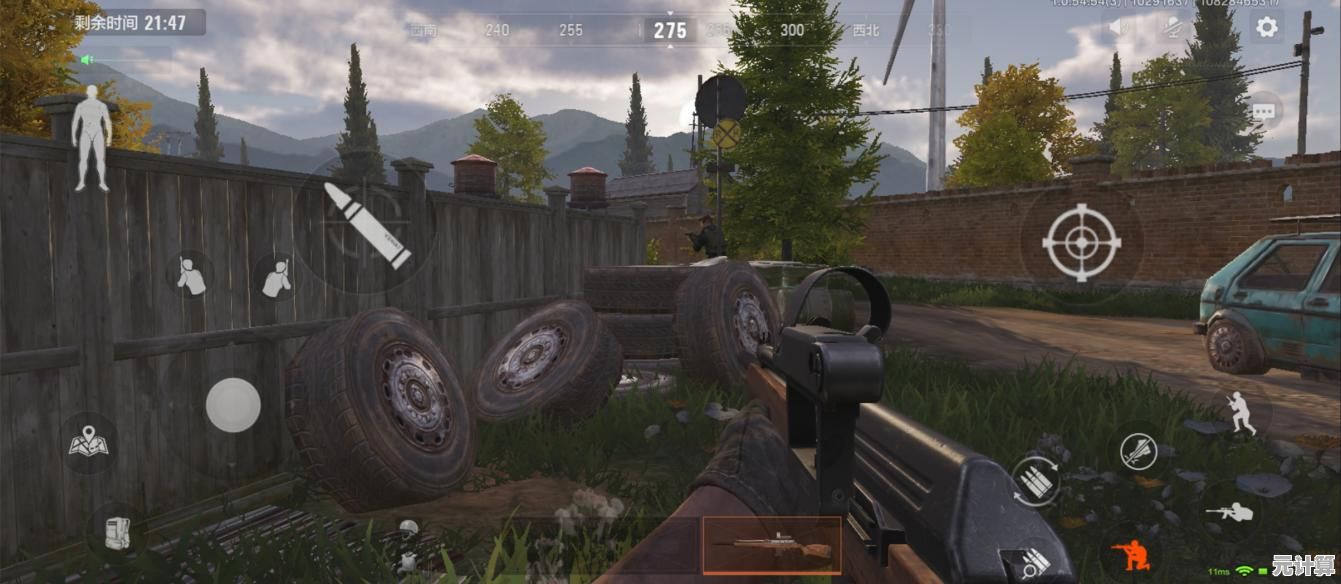Tap the crossed-out circular action icon
The width and height of the screenshot is (1341, 584).
1139,451
